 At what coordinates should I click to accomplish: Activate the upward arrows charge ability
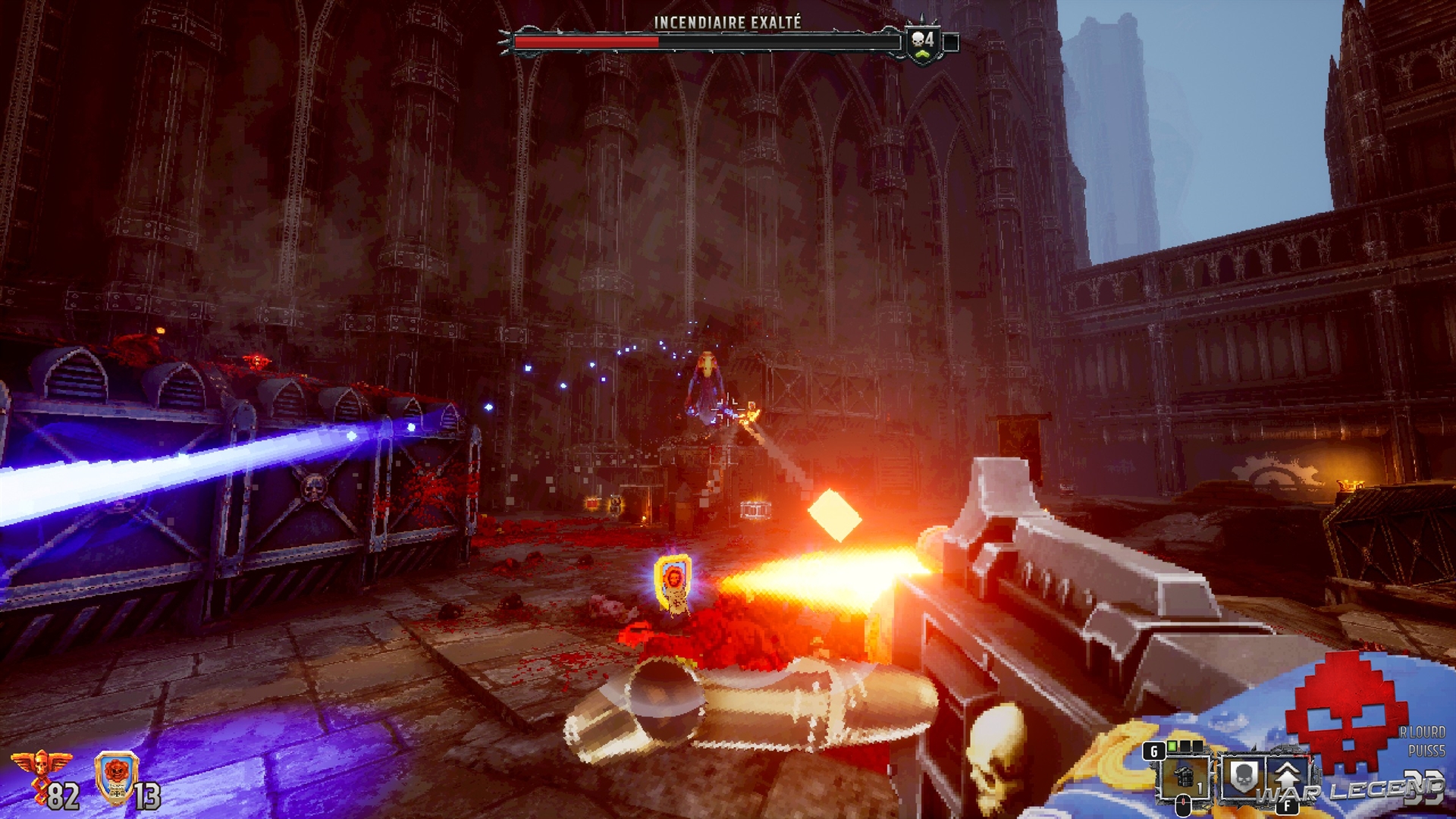[1286, 777]
